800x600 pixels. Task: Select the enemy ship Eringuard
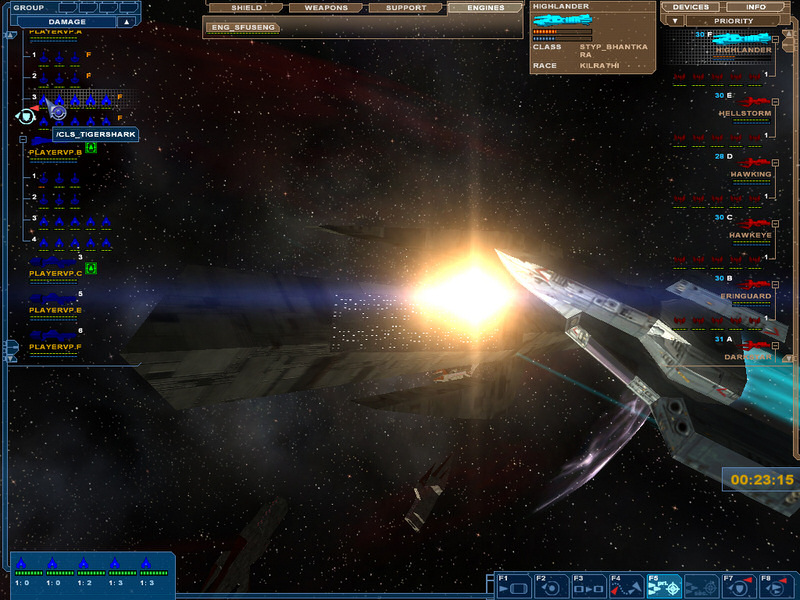(746, 296)
